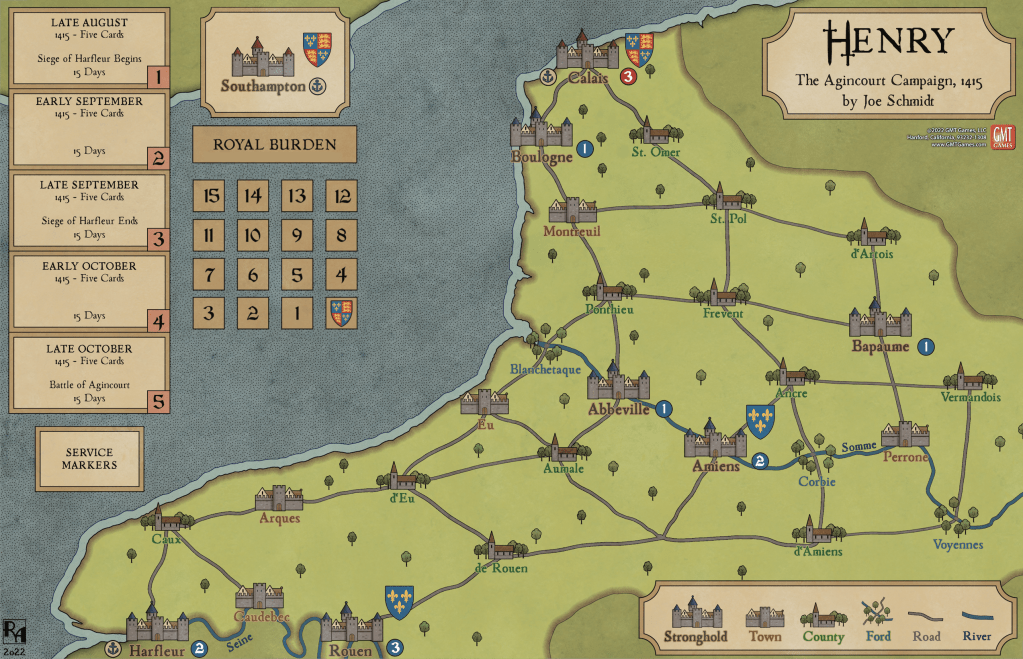Select the Southampton port box
The image size is (1023, 659).
tap(274, 62)
